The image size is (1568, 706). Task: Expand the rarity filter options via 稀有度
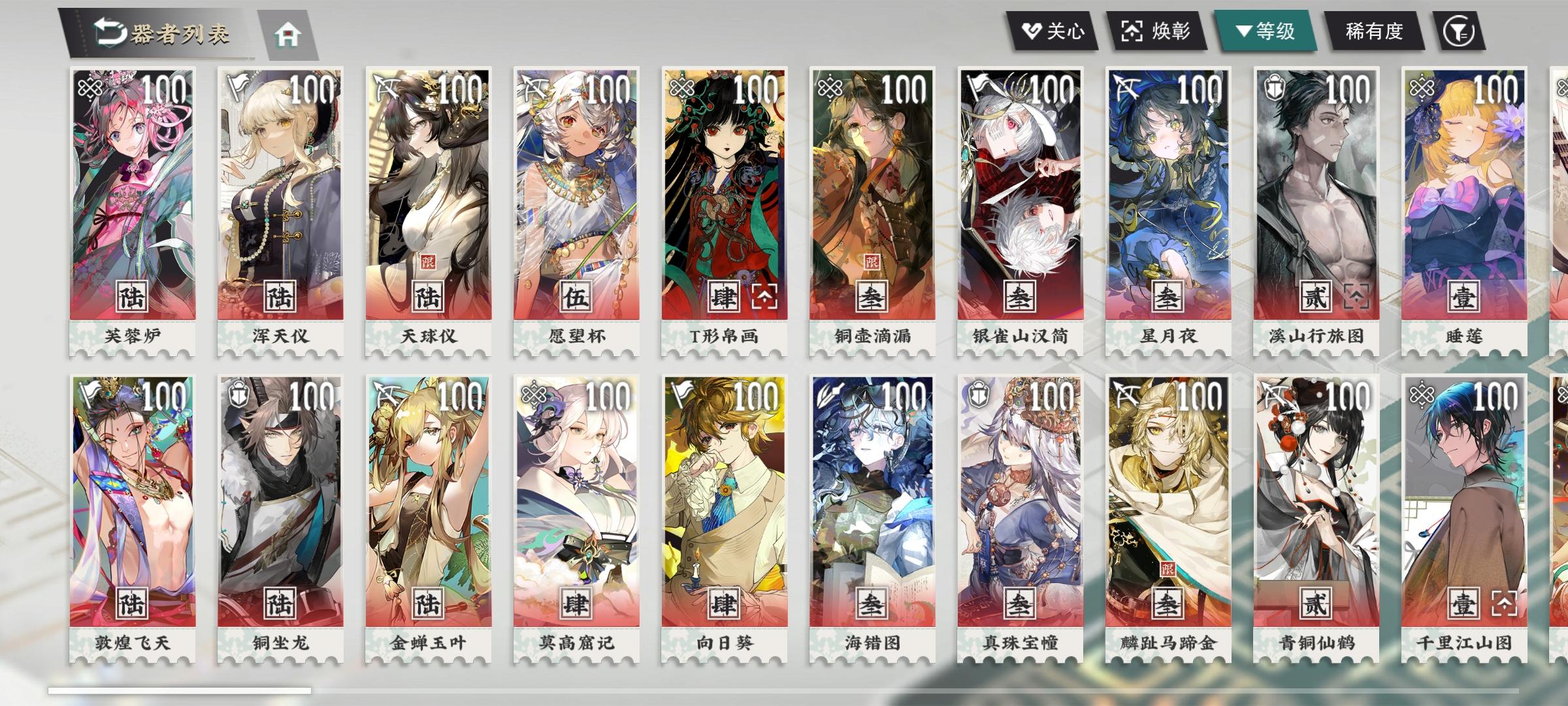click(1374, 31)
